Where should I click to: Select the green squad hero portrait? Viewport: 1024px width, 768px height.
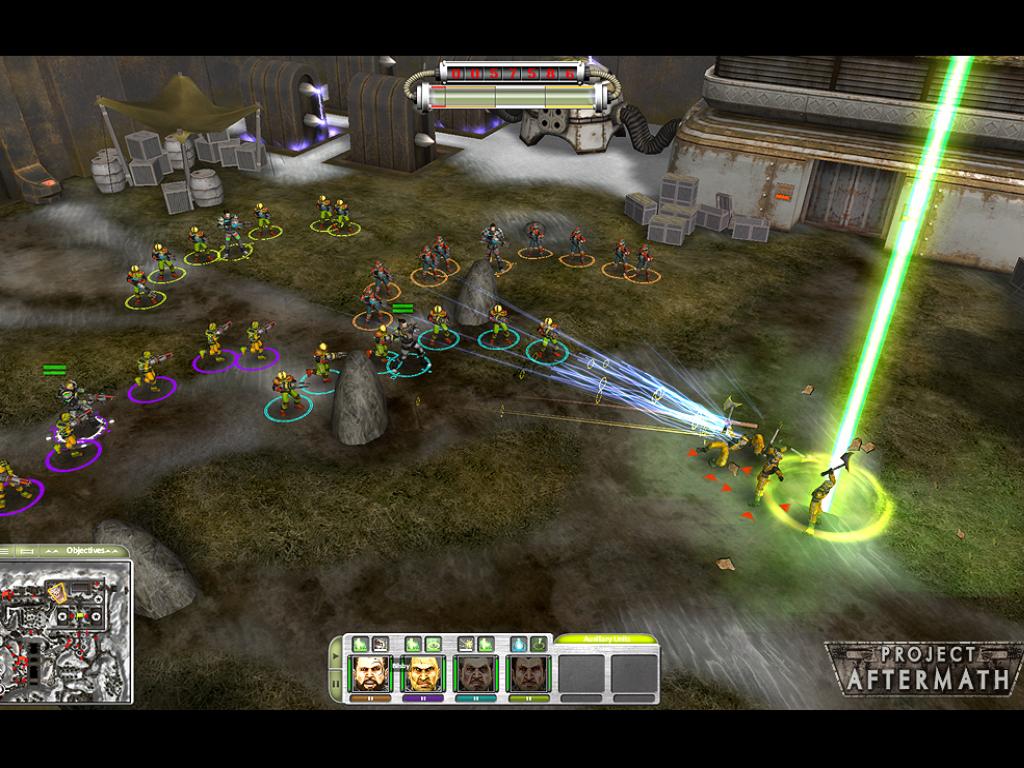[527, 673]
